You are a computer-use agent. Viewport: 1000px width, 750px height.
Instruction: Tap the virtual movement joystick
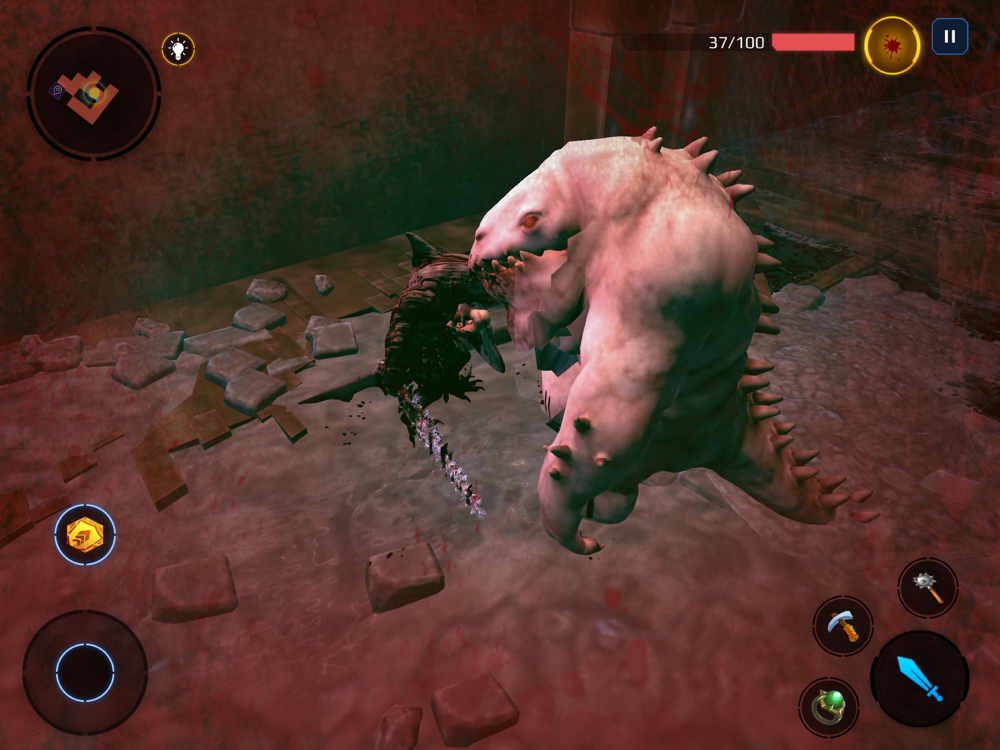[85, 672]
